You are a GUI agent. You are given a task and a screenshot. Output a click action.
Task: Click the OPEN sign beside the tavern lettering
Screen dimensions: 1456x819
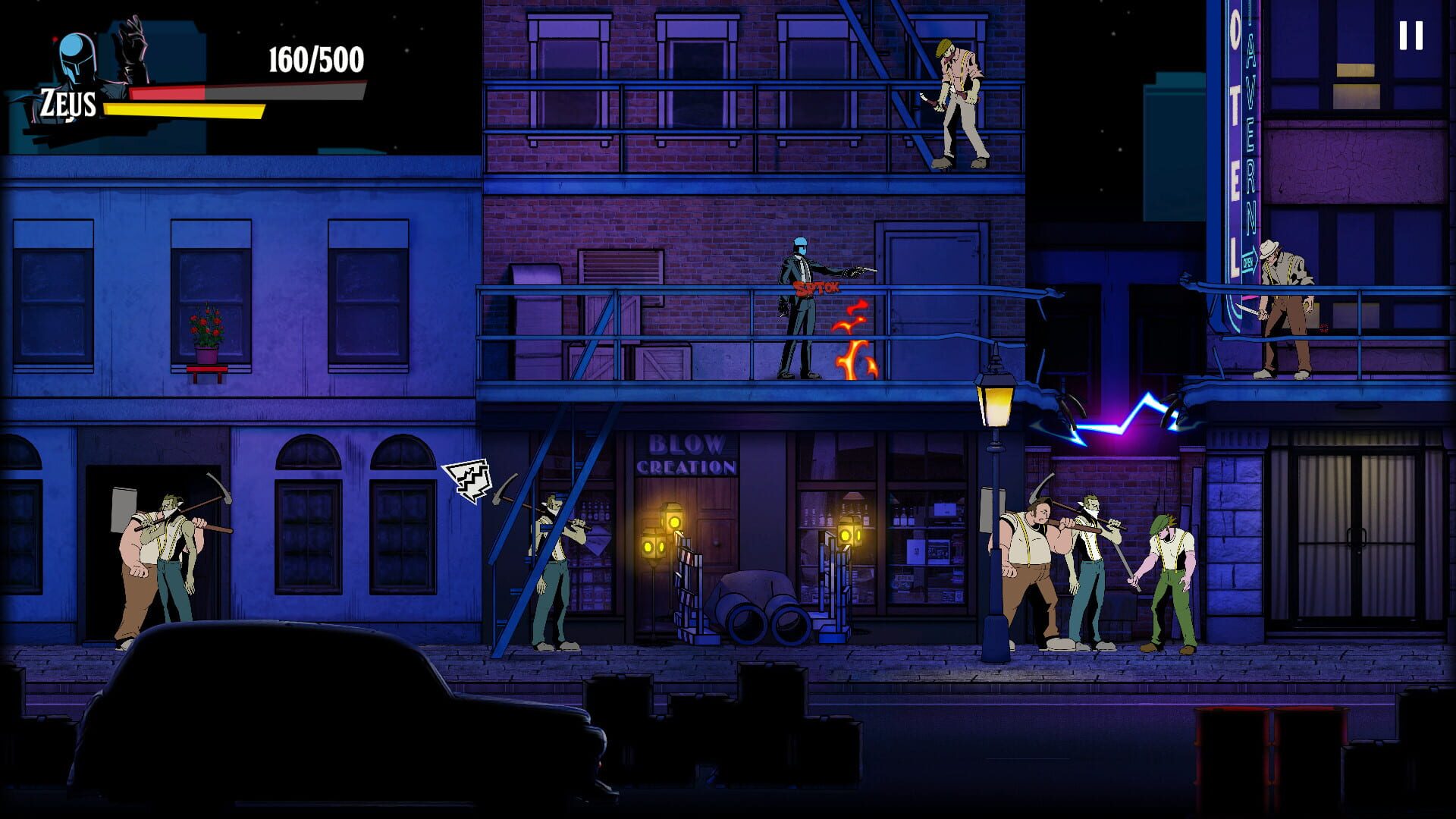[x=1247, y=262]
